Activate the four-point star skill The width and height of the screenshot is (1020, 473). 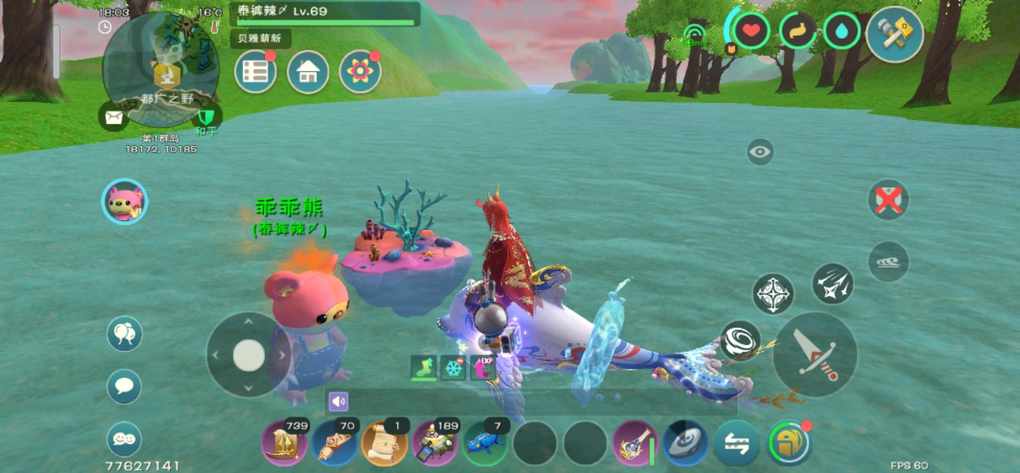[x=773, y=294]
